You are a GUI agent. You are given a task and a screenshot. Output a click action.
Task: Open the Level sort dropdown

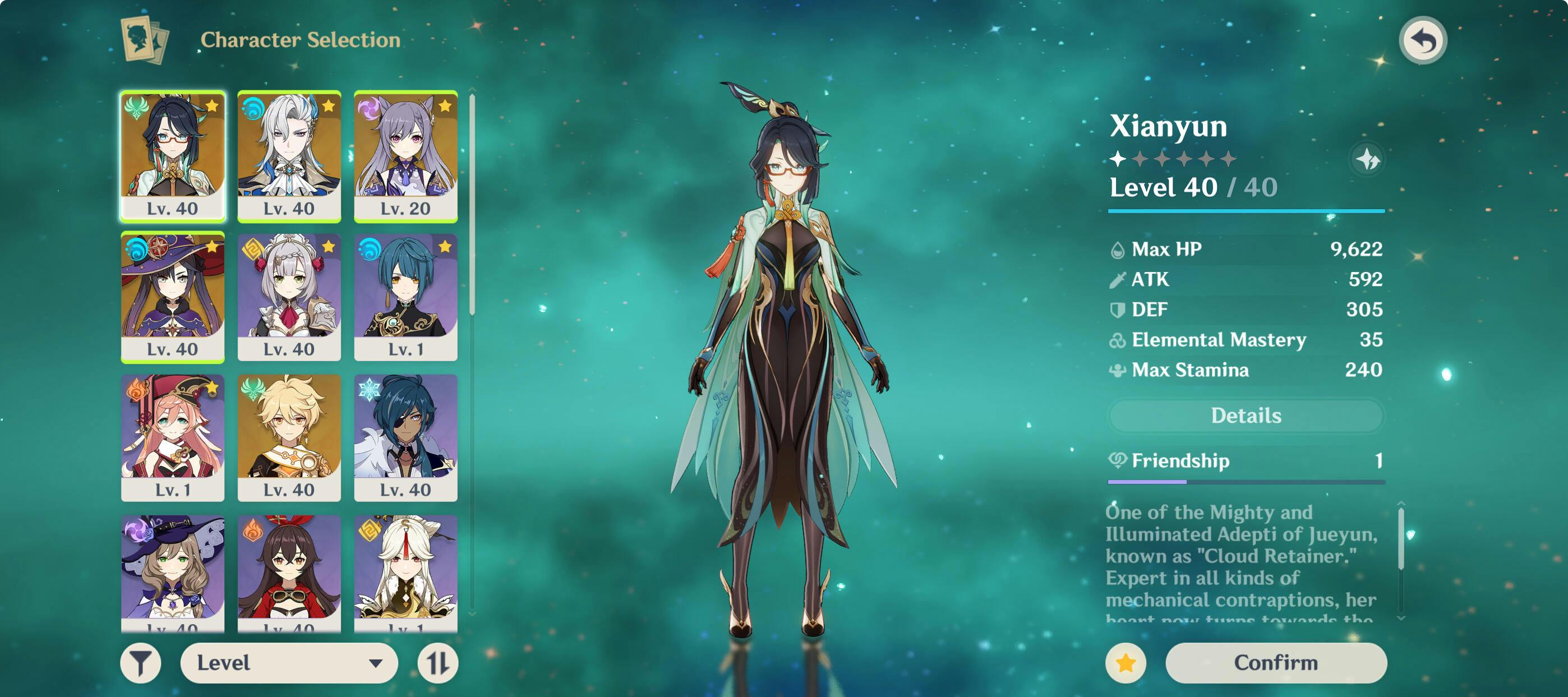289,662
